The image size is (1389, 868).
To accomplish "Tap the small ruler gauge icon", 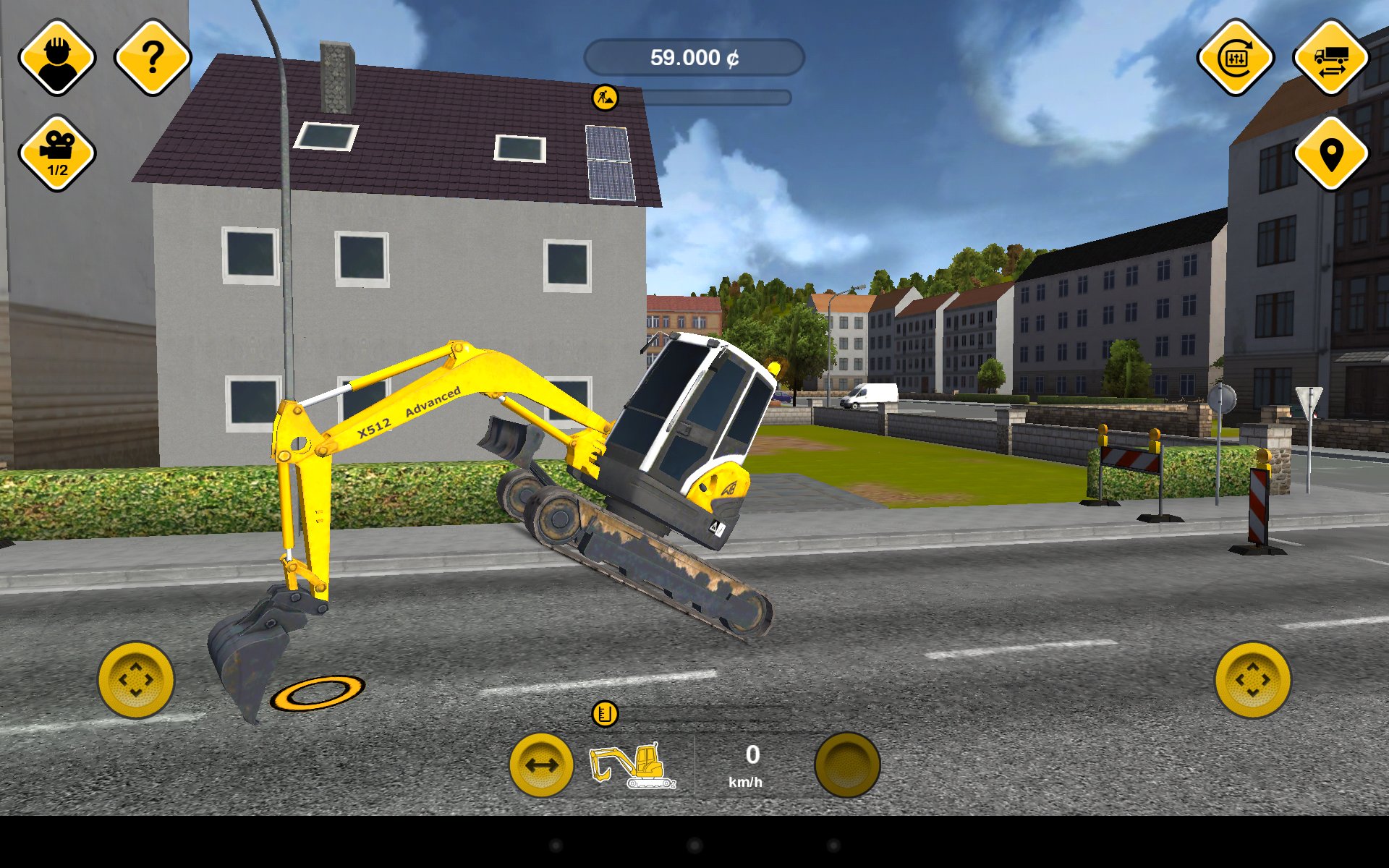I will click(605, 714).
